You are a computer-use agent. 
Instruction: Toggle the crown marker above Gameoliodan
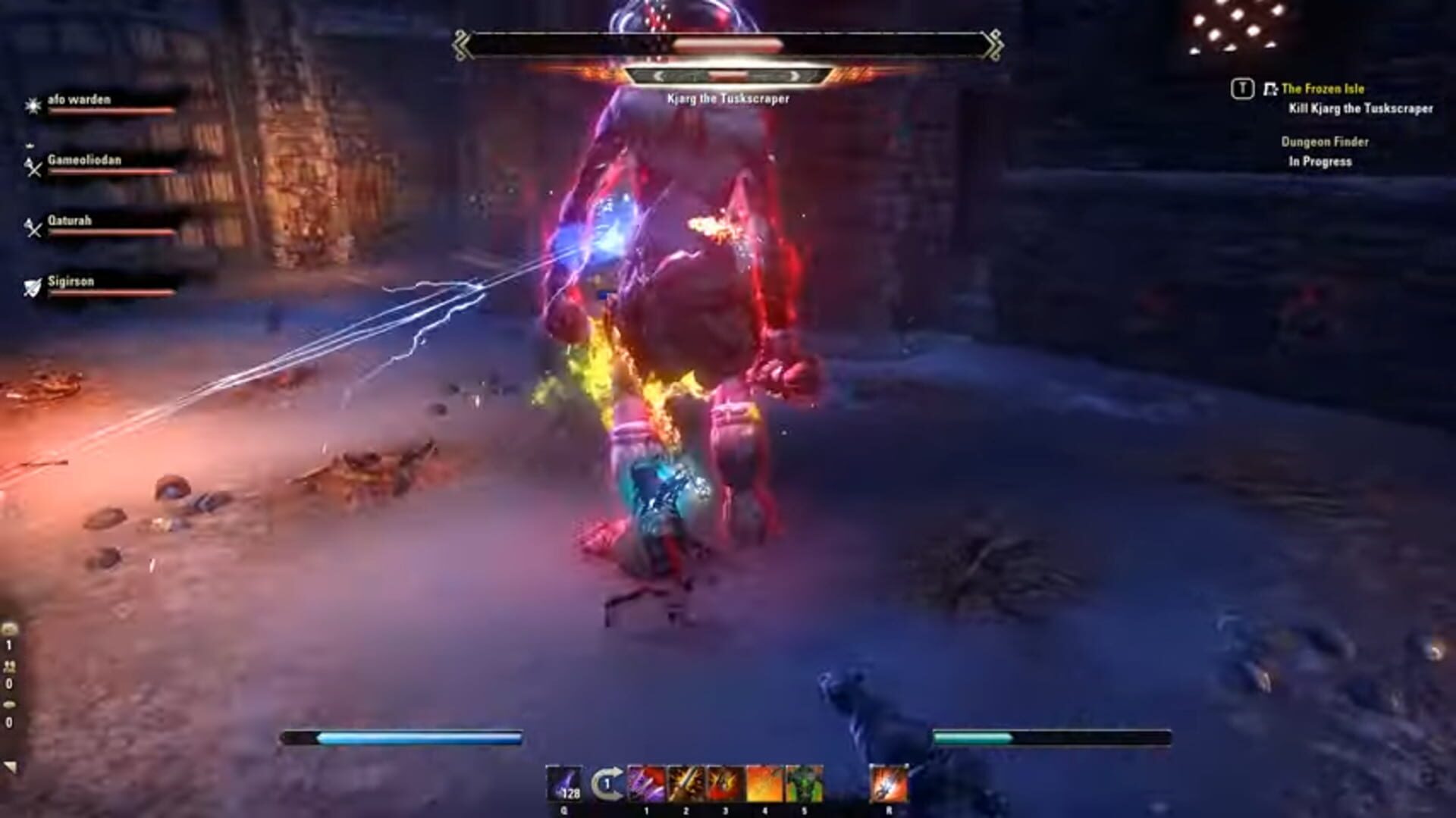click(30, 145)
